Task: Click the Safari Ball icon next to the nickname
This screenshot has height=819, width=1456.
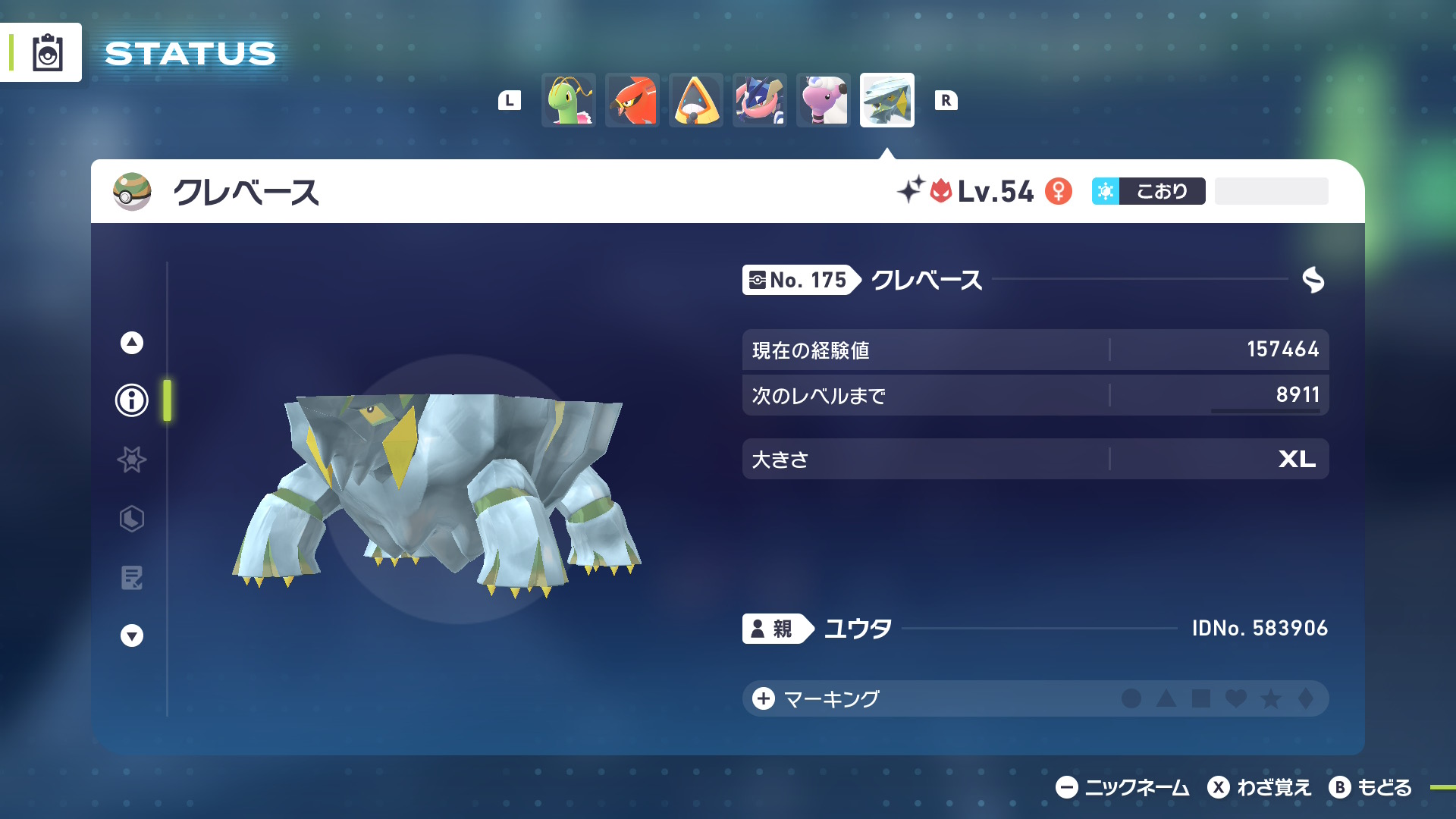Action: click(130, 192)
